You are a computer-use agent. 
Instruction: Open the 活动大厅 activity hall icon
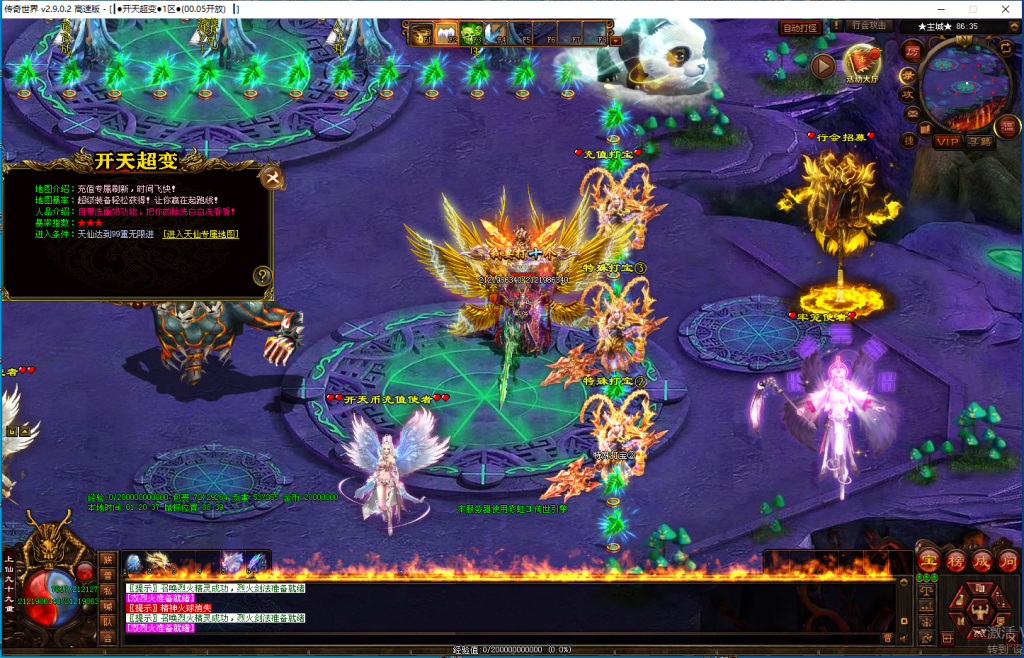click(x=861, y=64)
